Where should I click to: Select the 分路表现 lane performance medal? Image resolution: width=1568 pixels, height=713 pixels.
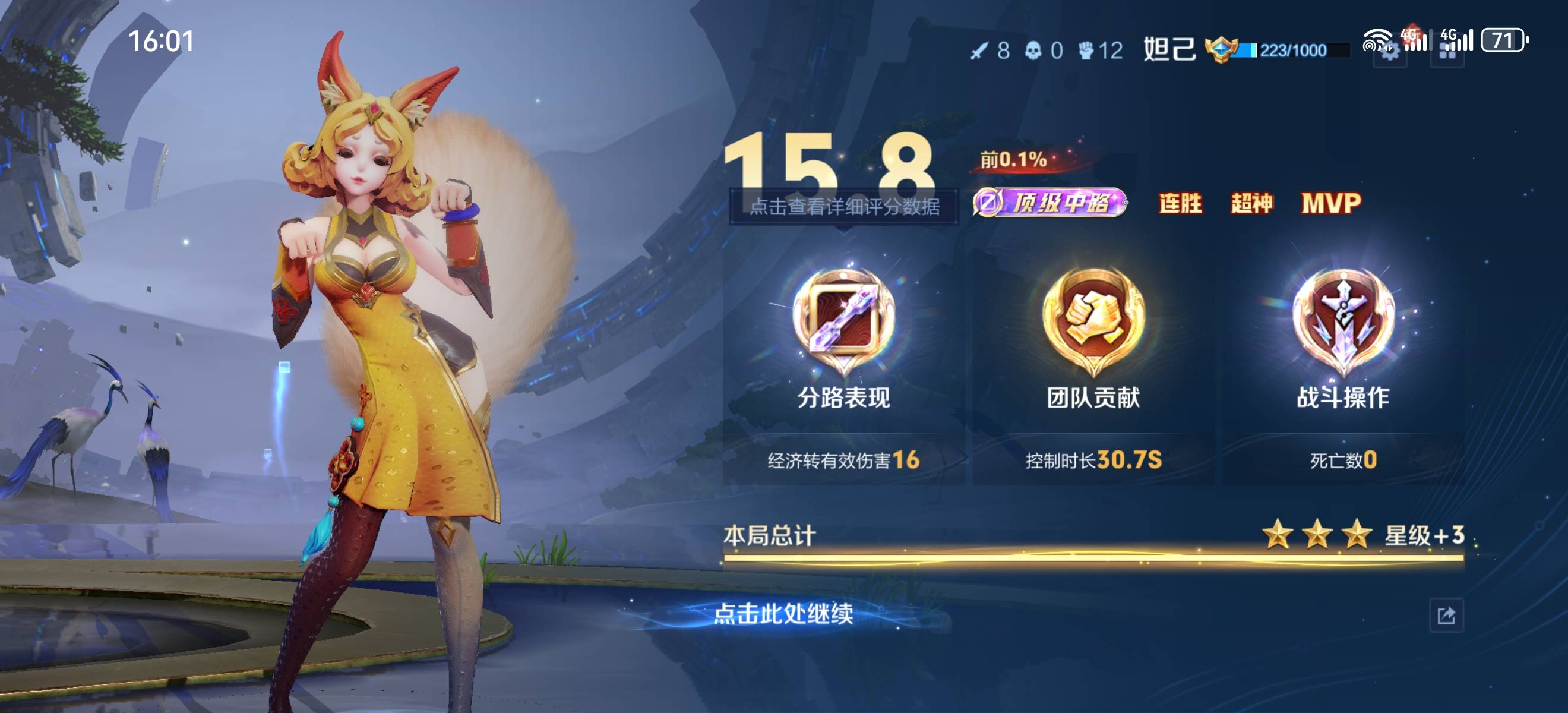click(843, 321)
